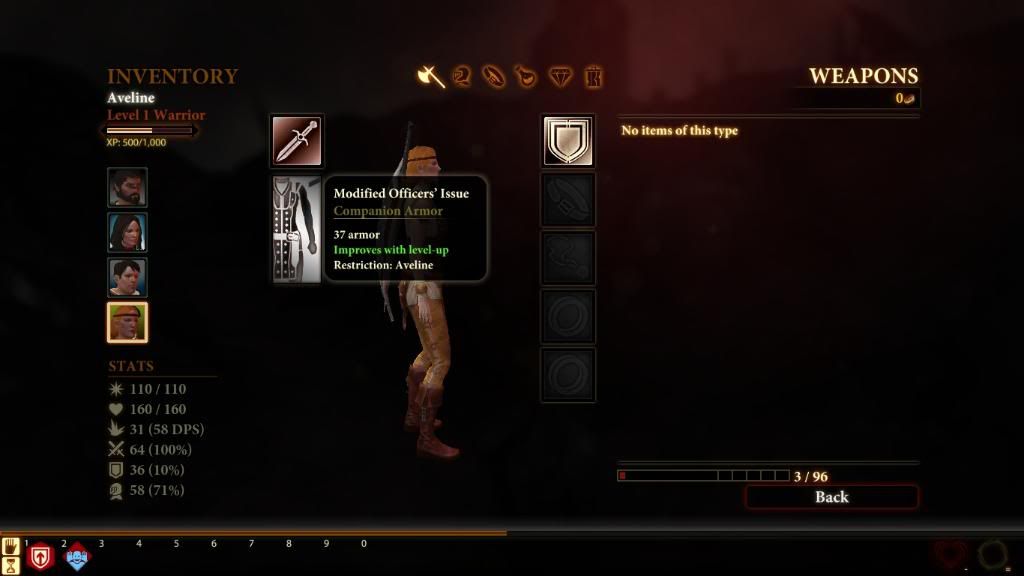Click the Modified Officers' Issue armor slot
This screenshot has height=576, width=1024.
tap(297, 230)
